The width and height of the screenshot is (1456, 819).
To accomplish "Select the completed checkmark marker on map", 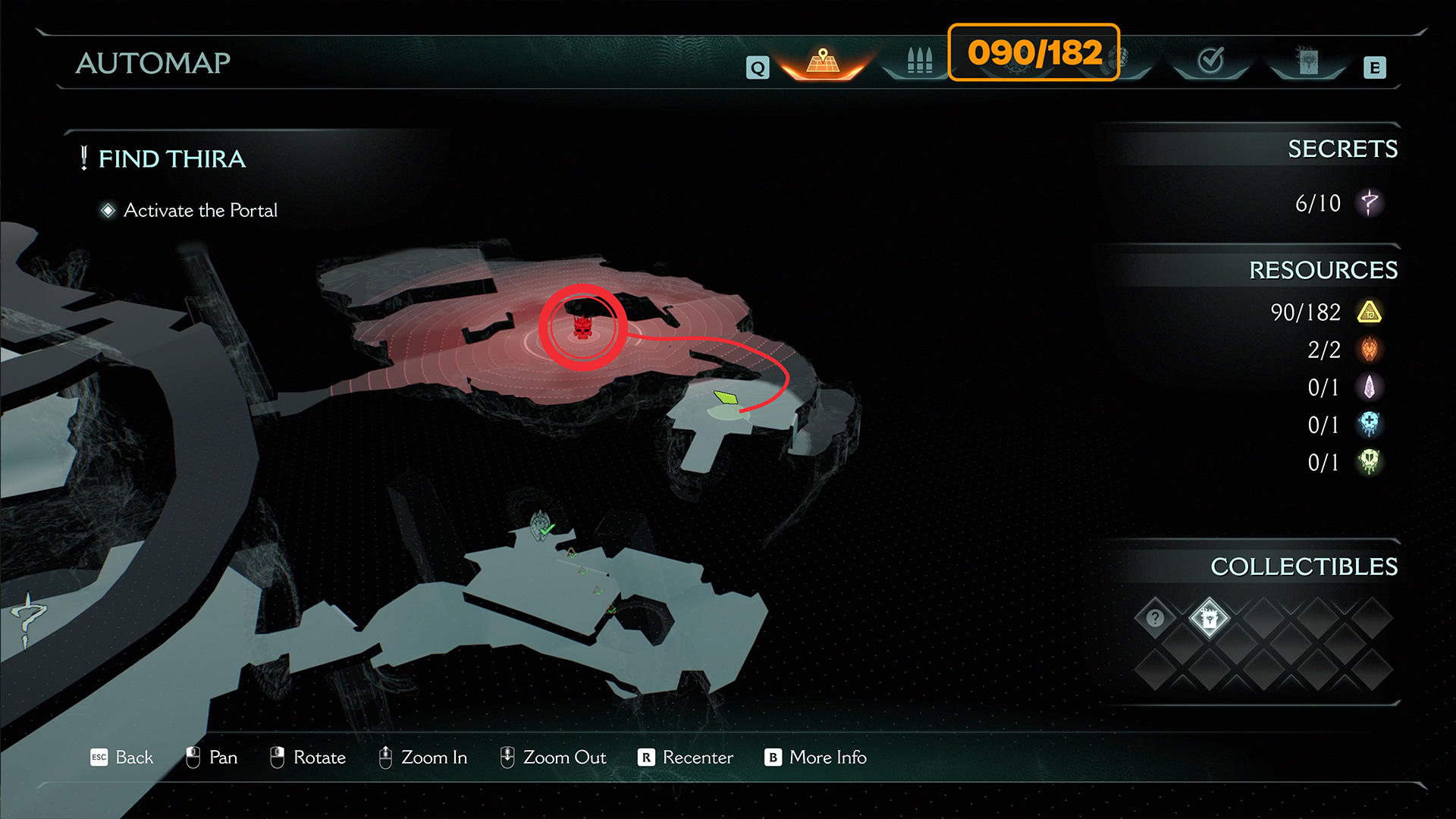I will (x=541, y=526).
